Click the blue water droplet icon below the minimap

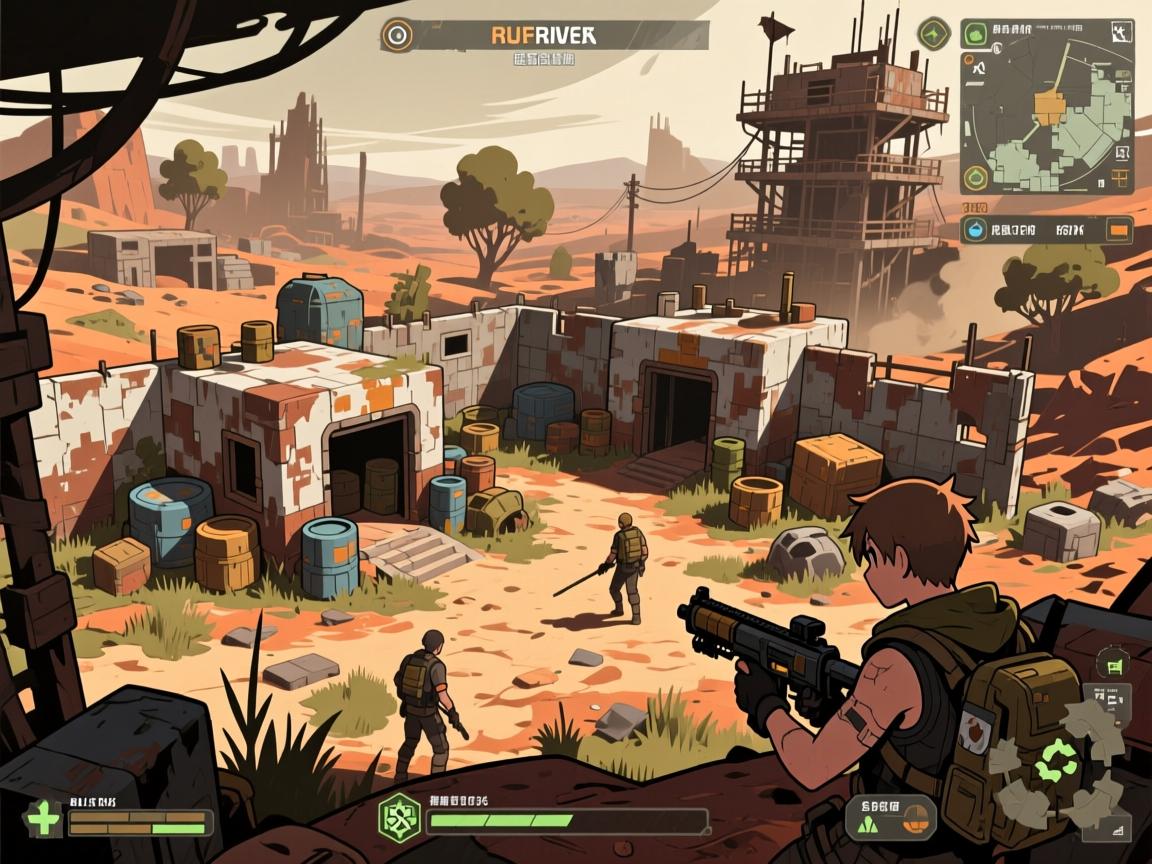[975, 230]
